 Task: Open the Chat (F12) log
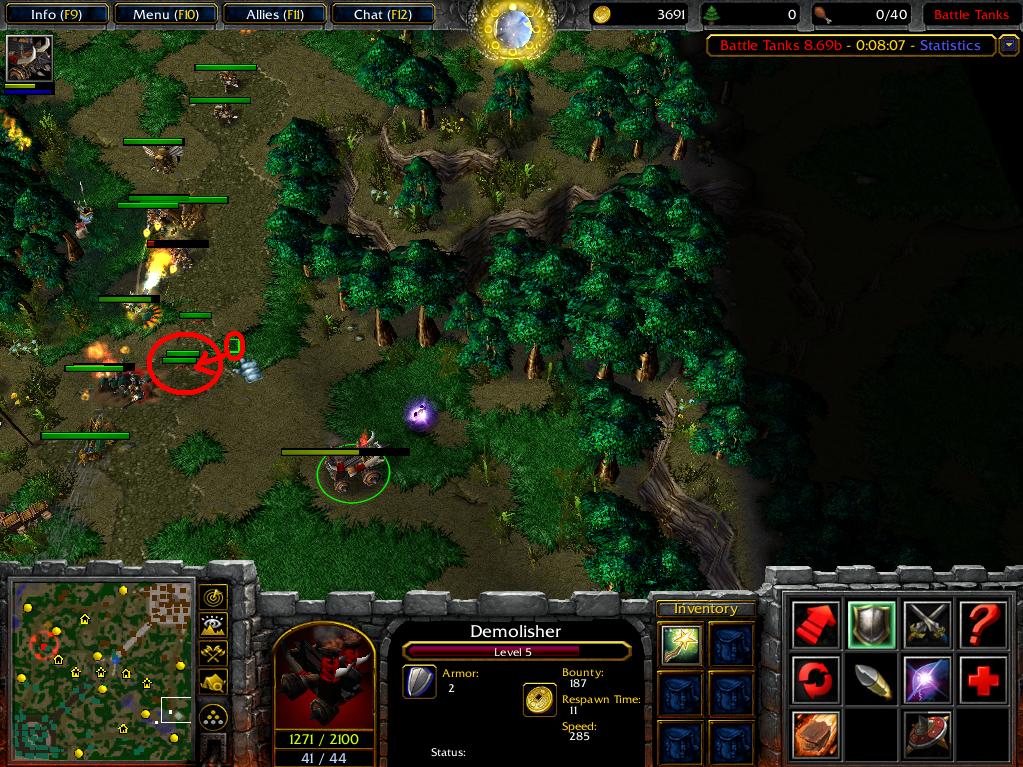click(381, 14)
